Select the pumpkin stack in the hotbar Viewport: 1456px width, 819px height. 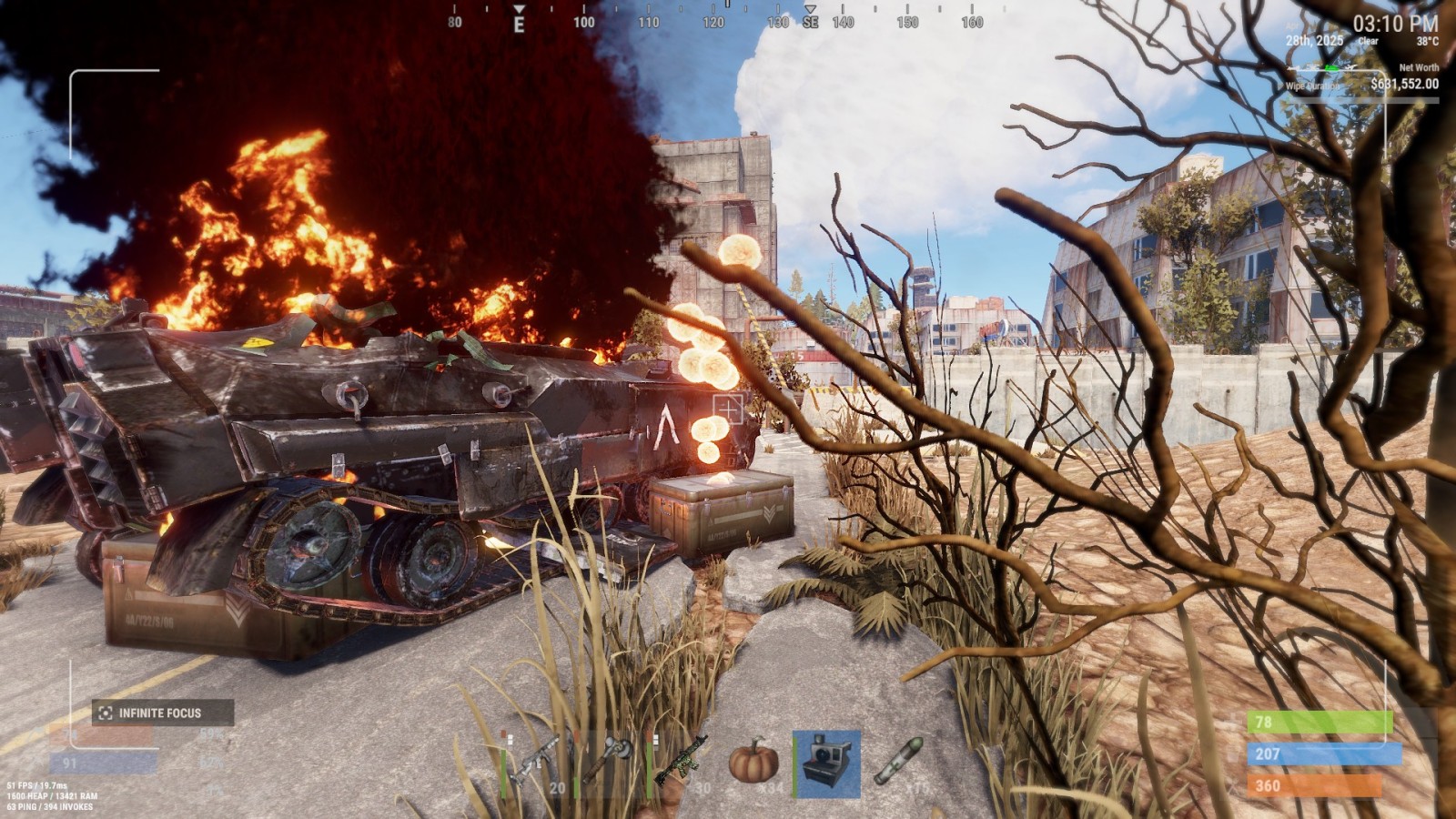pos(753,763)
